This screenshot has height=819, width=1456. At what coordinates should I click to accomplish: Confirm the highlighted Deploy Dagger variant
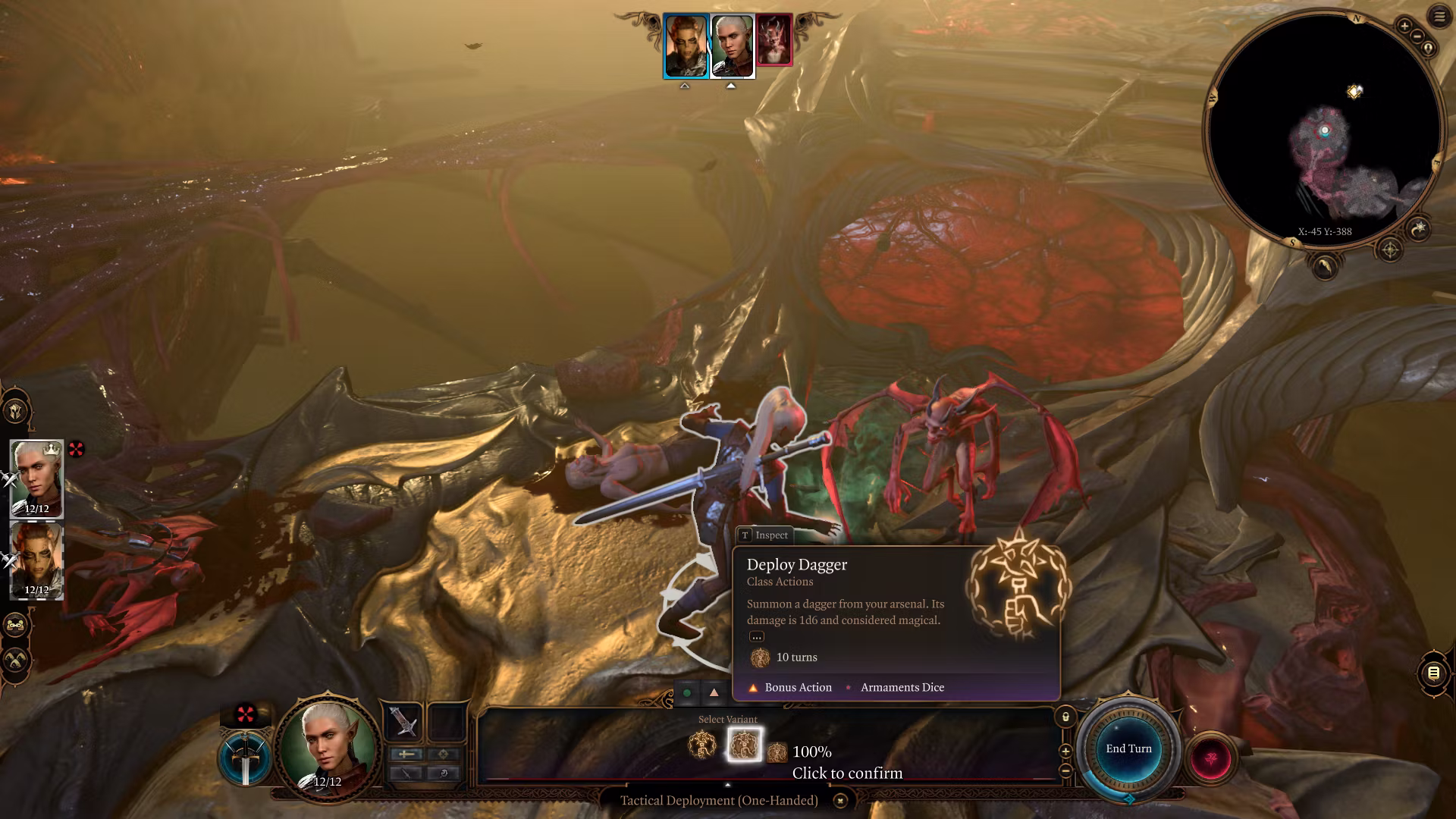744,745
